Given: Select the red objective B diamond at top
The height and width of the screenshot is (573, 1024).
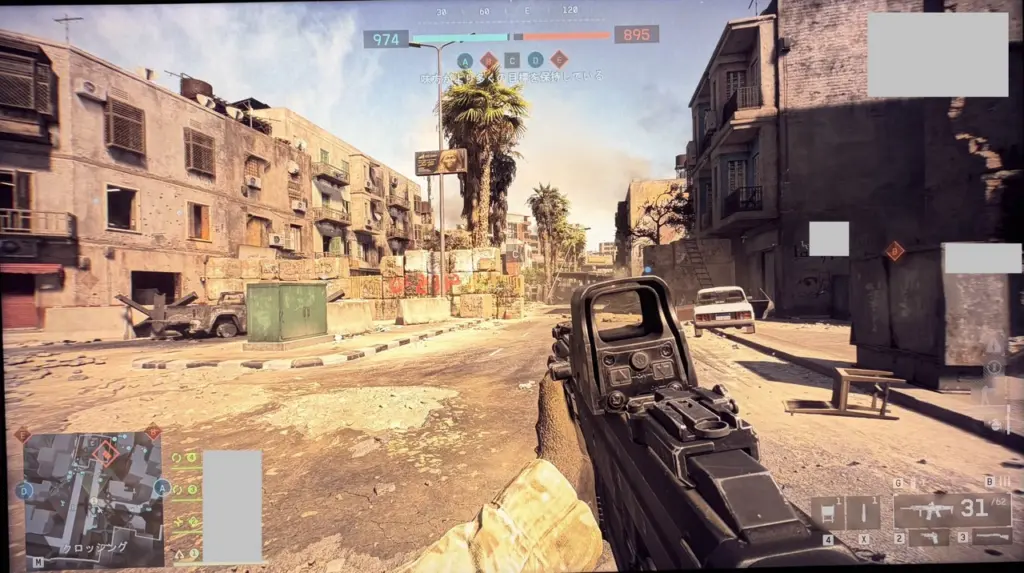Looking at the screenshot, I should point(488,60).
